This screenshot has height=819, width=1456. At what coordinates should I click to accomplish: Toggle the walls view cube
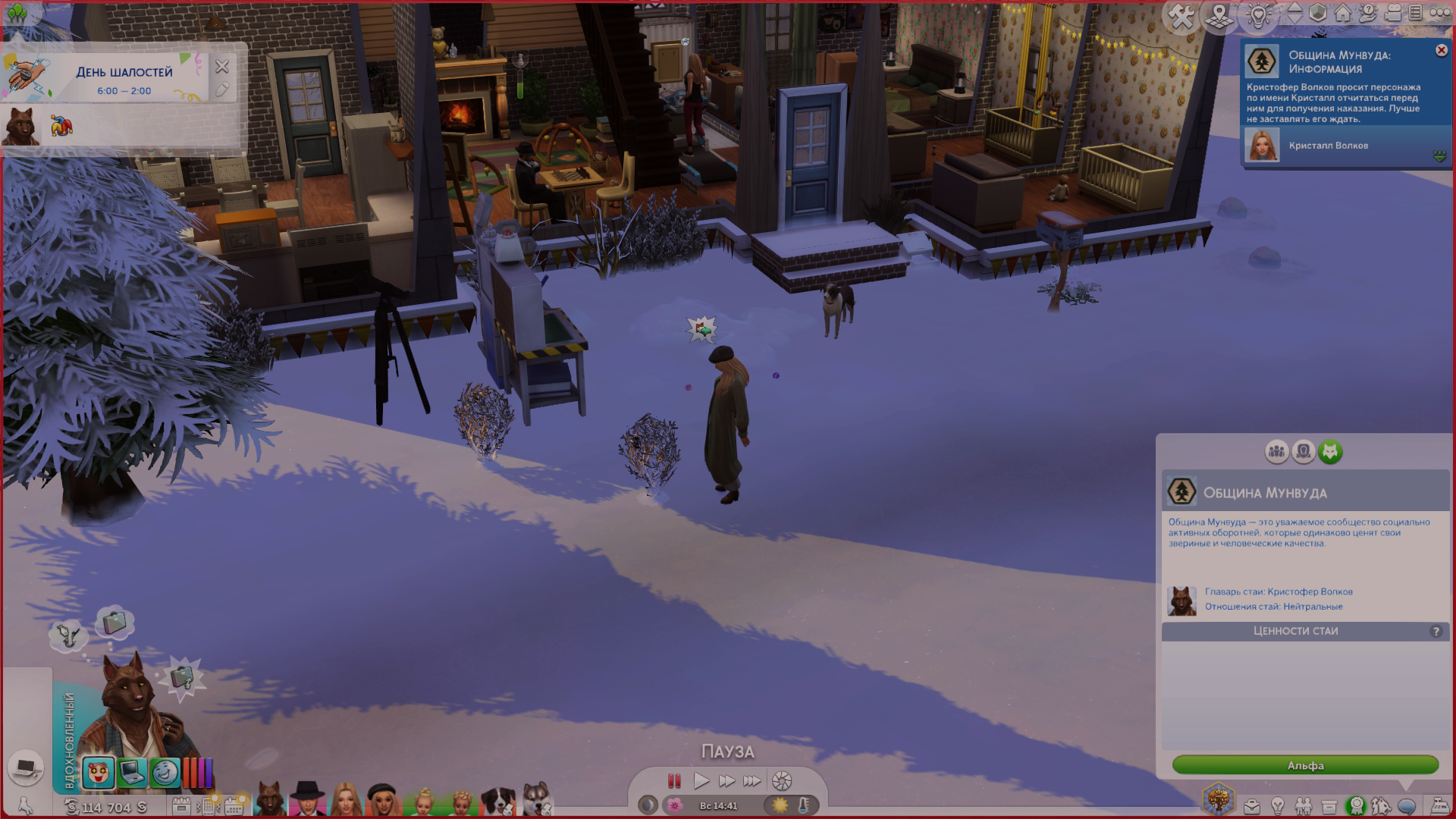point(1318,13)
